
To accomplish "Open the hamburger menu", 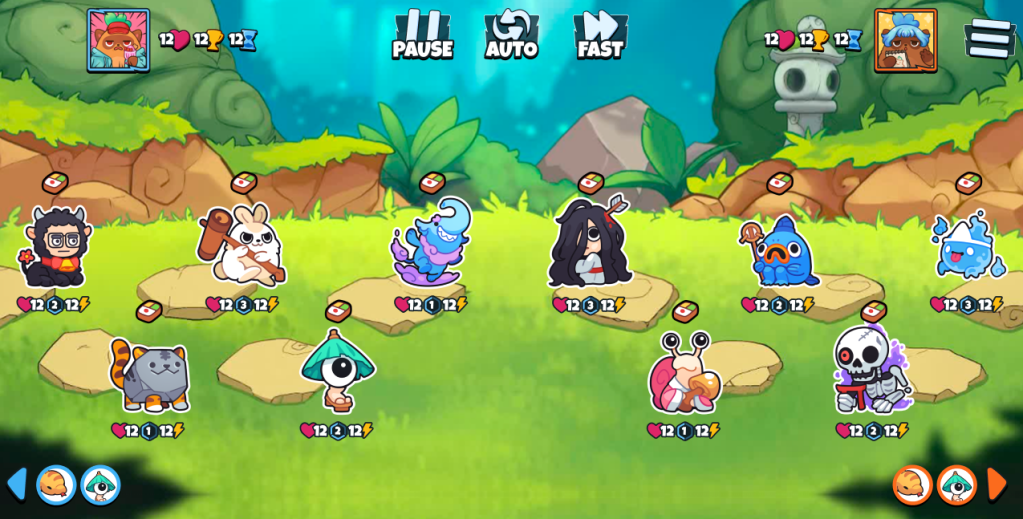I will tap(989, 38).
